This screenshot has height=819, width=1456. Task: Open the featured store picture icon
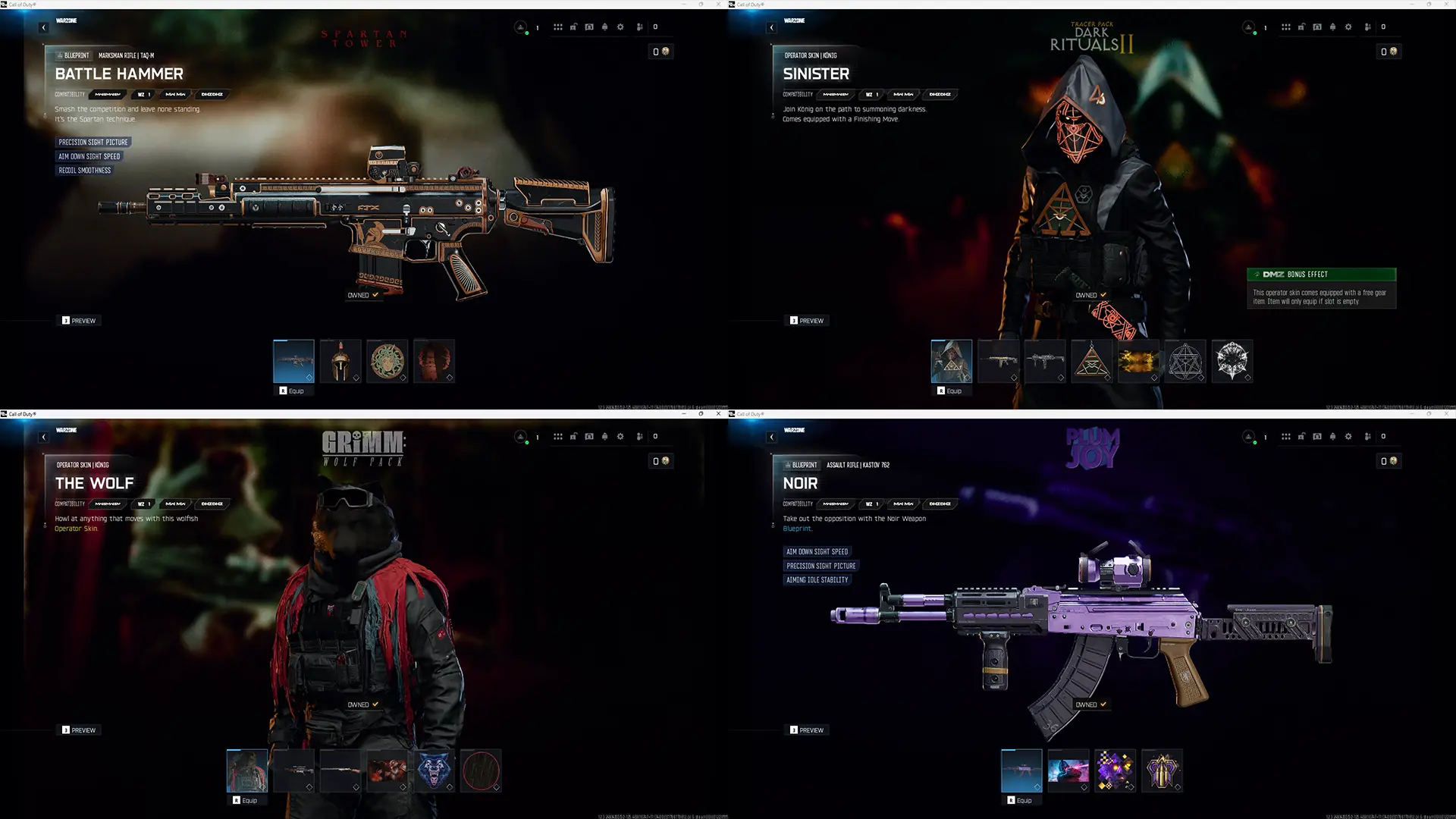[x=589, y=27]
